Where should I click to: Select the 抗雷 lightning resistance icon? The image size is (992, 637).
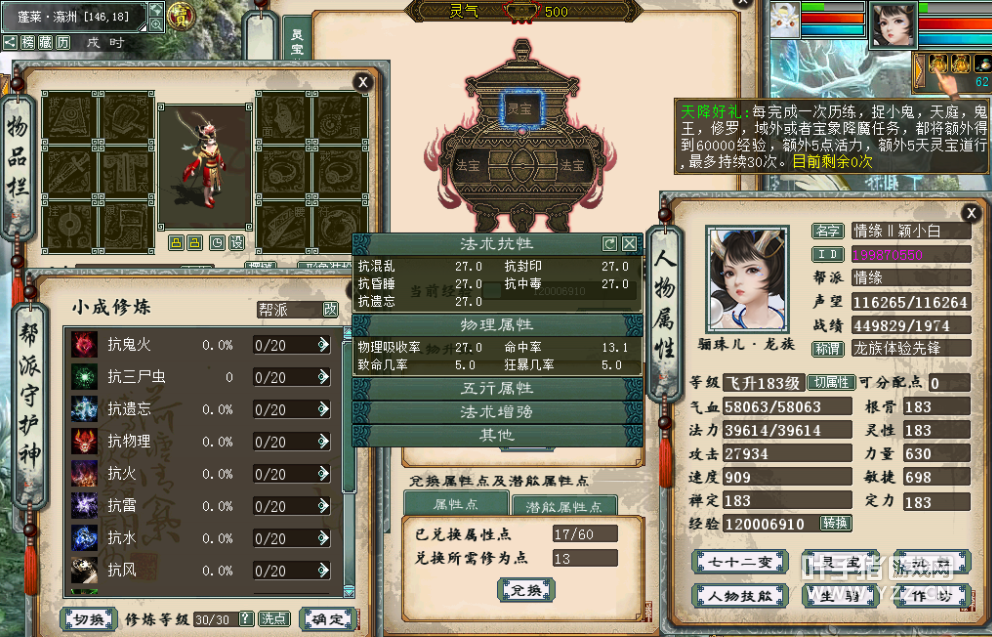[84, 506]
